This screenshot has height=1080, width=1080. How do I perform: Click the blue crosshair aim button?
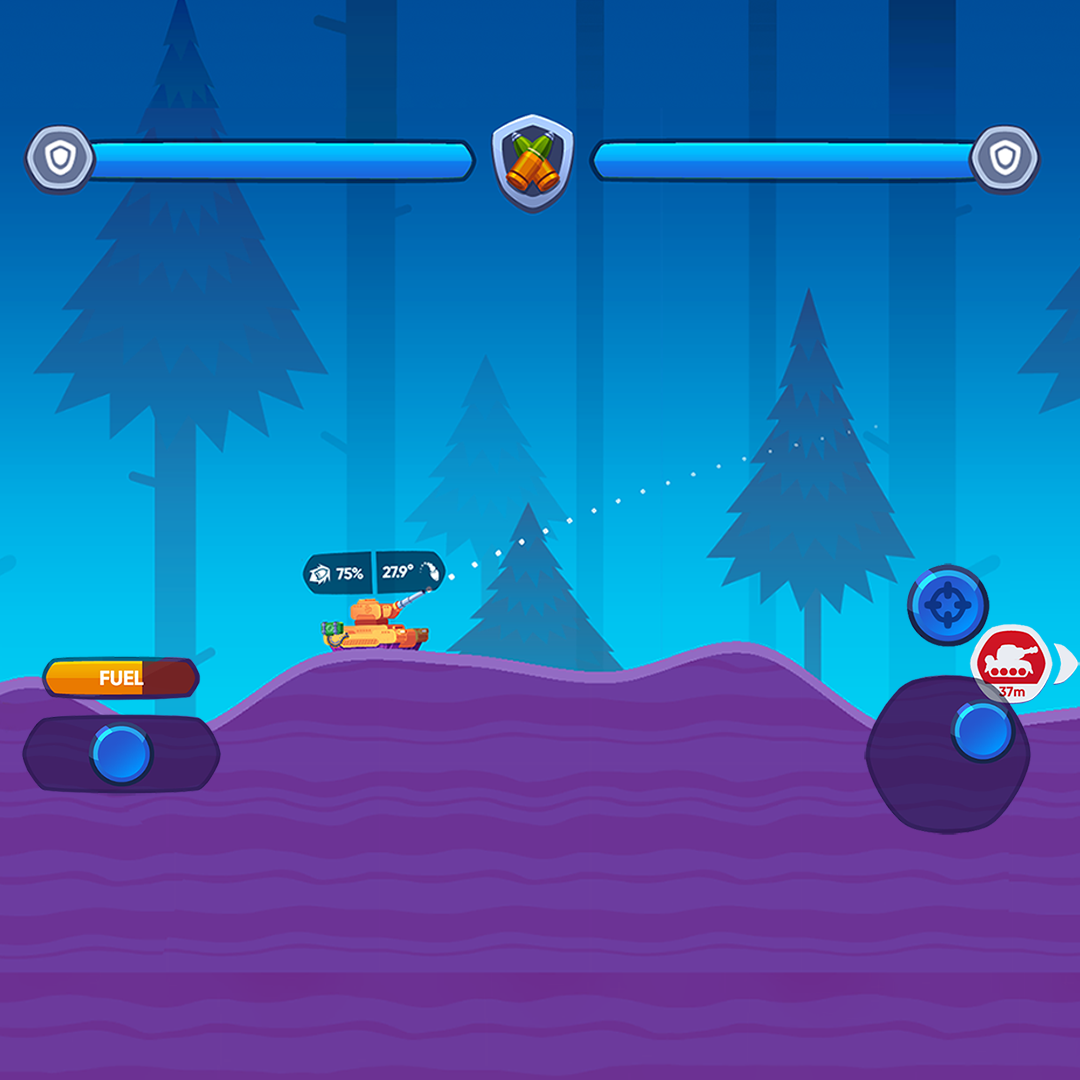click(947, 605)
